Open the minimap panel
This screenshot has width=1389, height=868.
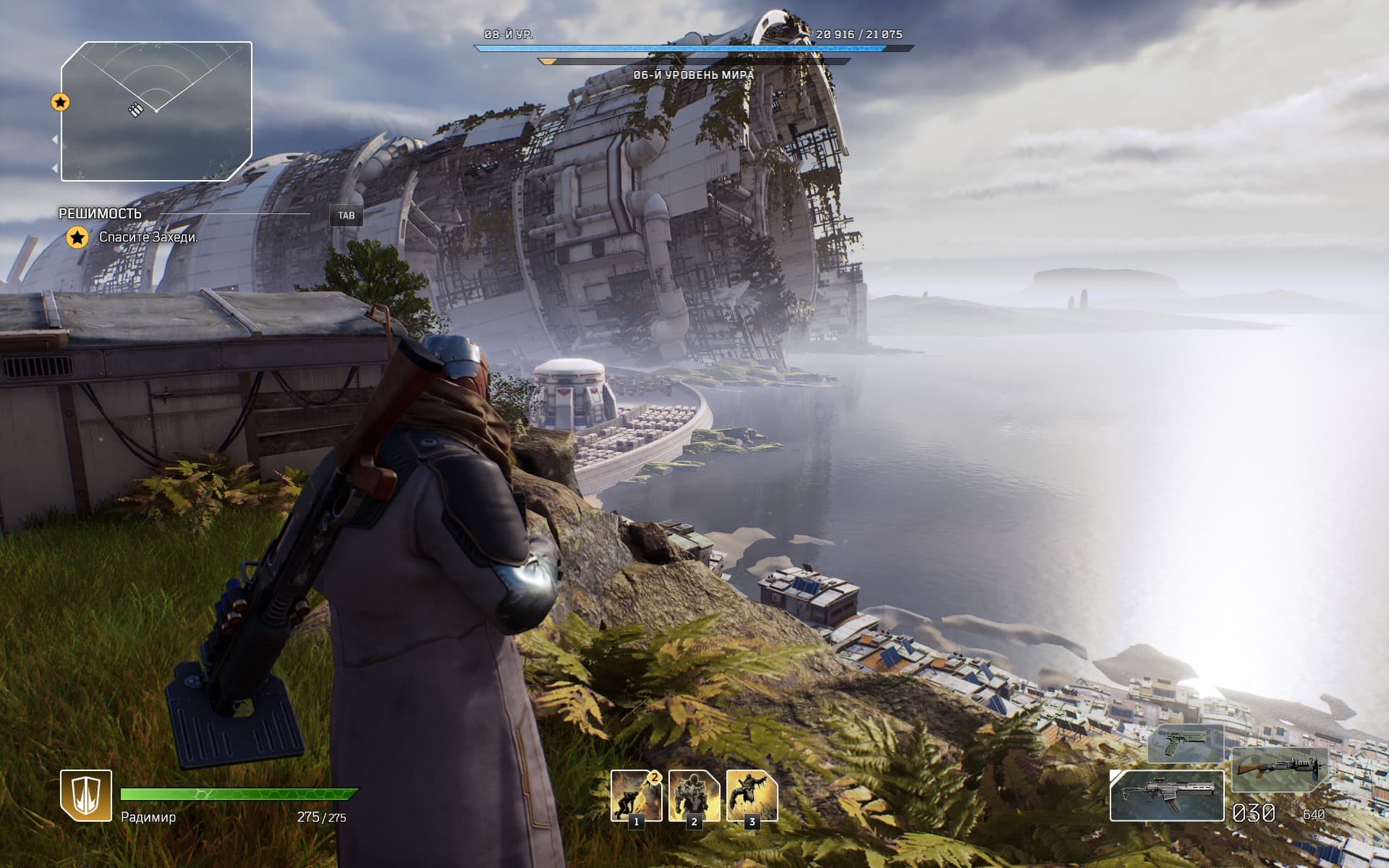click(156, 111)
